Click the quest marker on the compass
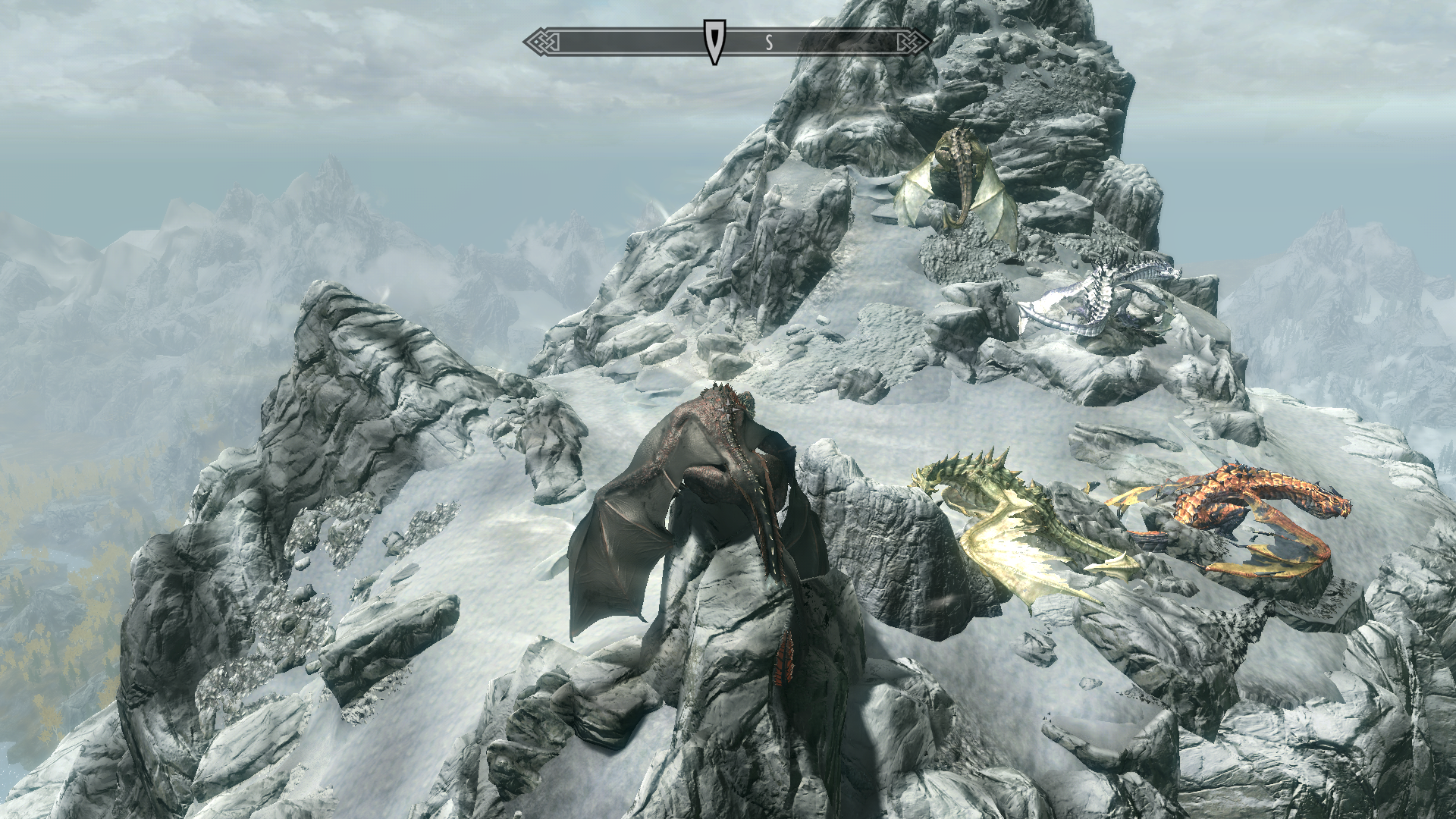1456x819 pixels. click(x=712, y=41)
